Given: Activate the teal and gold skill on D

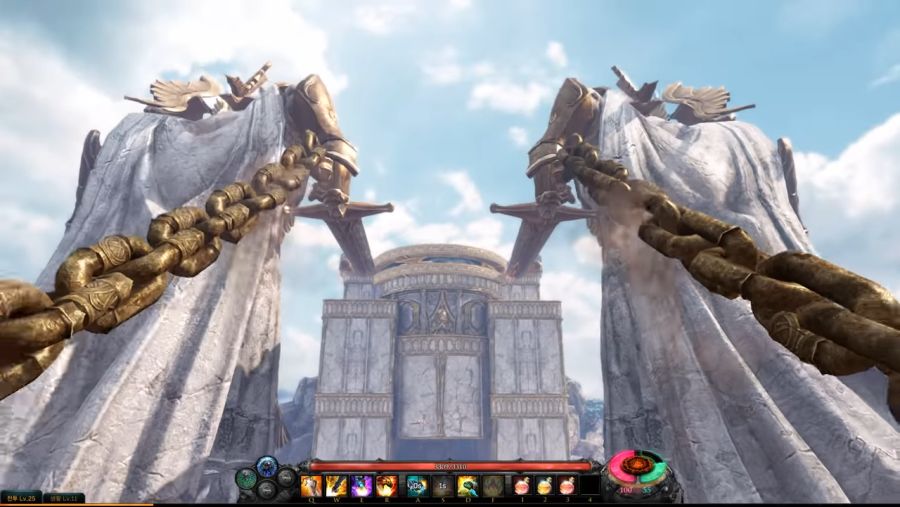Looking at the screenshot, I should 468,486.
